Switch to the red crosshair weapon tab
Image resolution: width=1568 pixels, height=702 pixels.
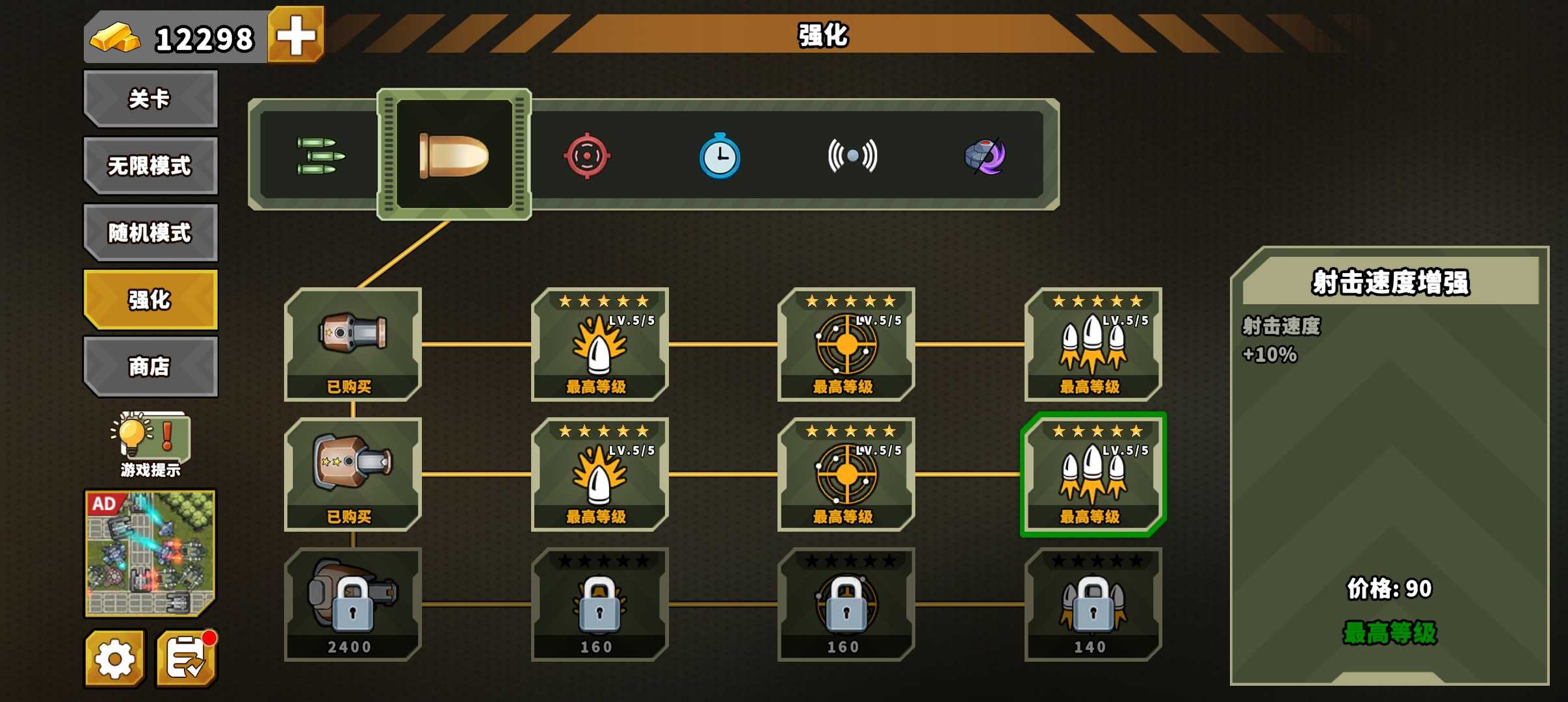(x=587, y=156)
